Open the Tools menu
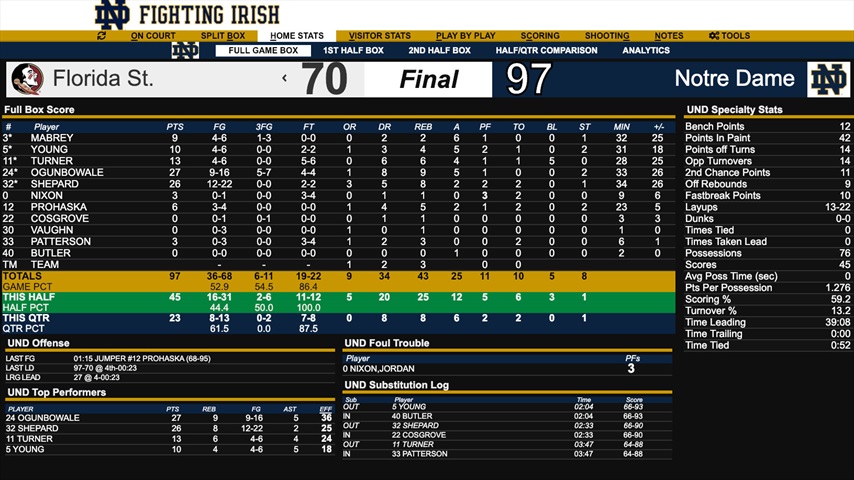 click(730, 36)
